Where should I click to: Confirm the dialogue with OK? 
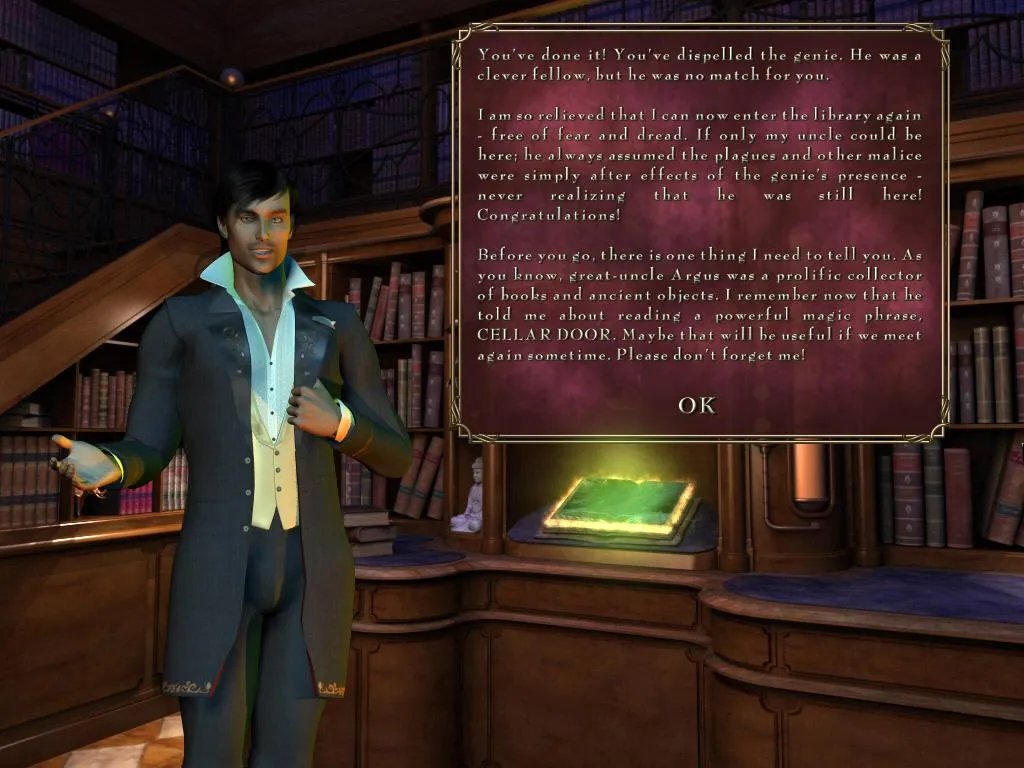coord(697,405)
